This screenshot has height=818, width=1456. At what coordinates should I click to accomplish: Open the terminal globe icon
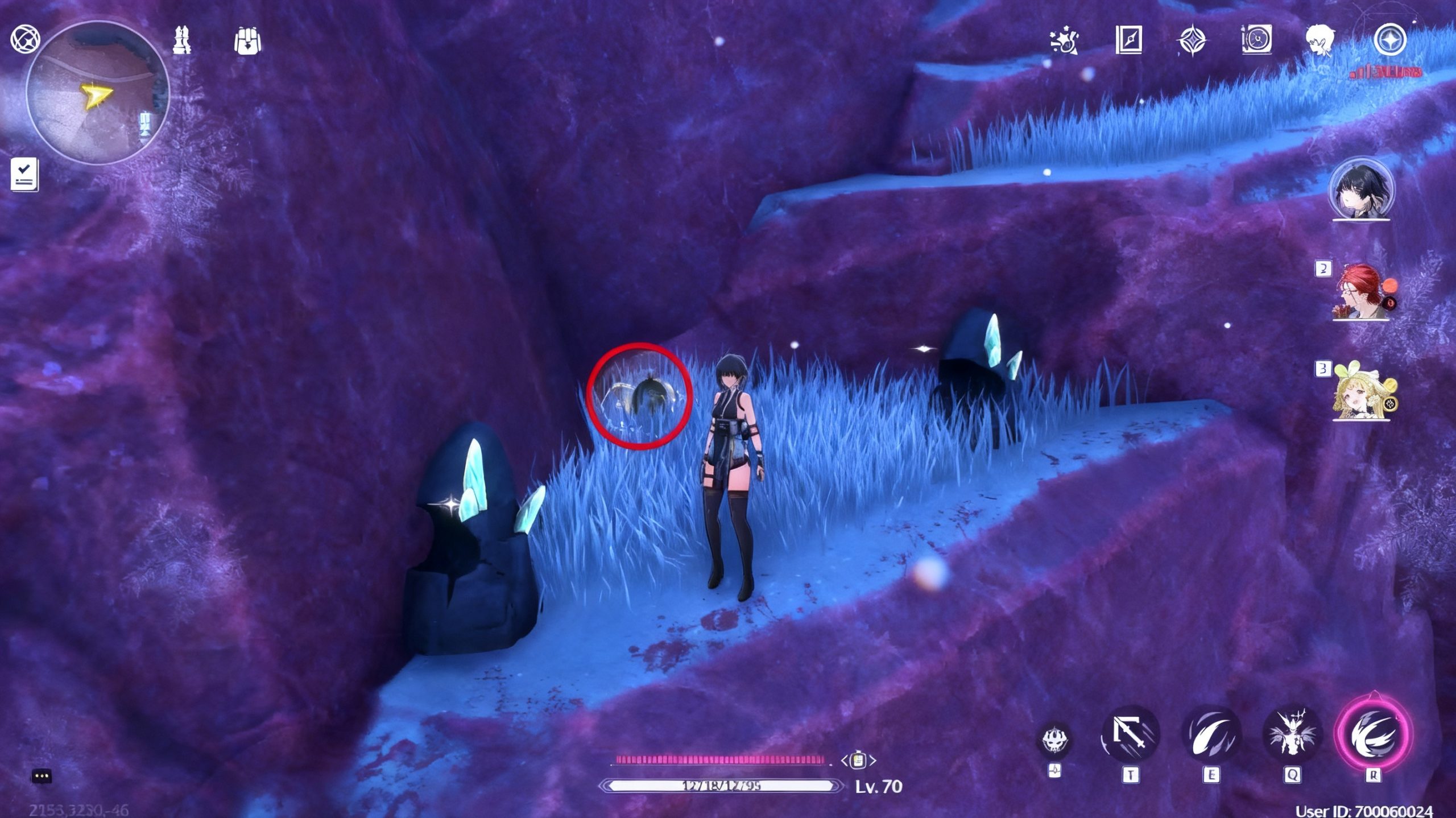pos(25,39)
